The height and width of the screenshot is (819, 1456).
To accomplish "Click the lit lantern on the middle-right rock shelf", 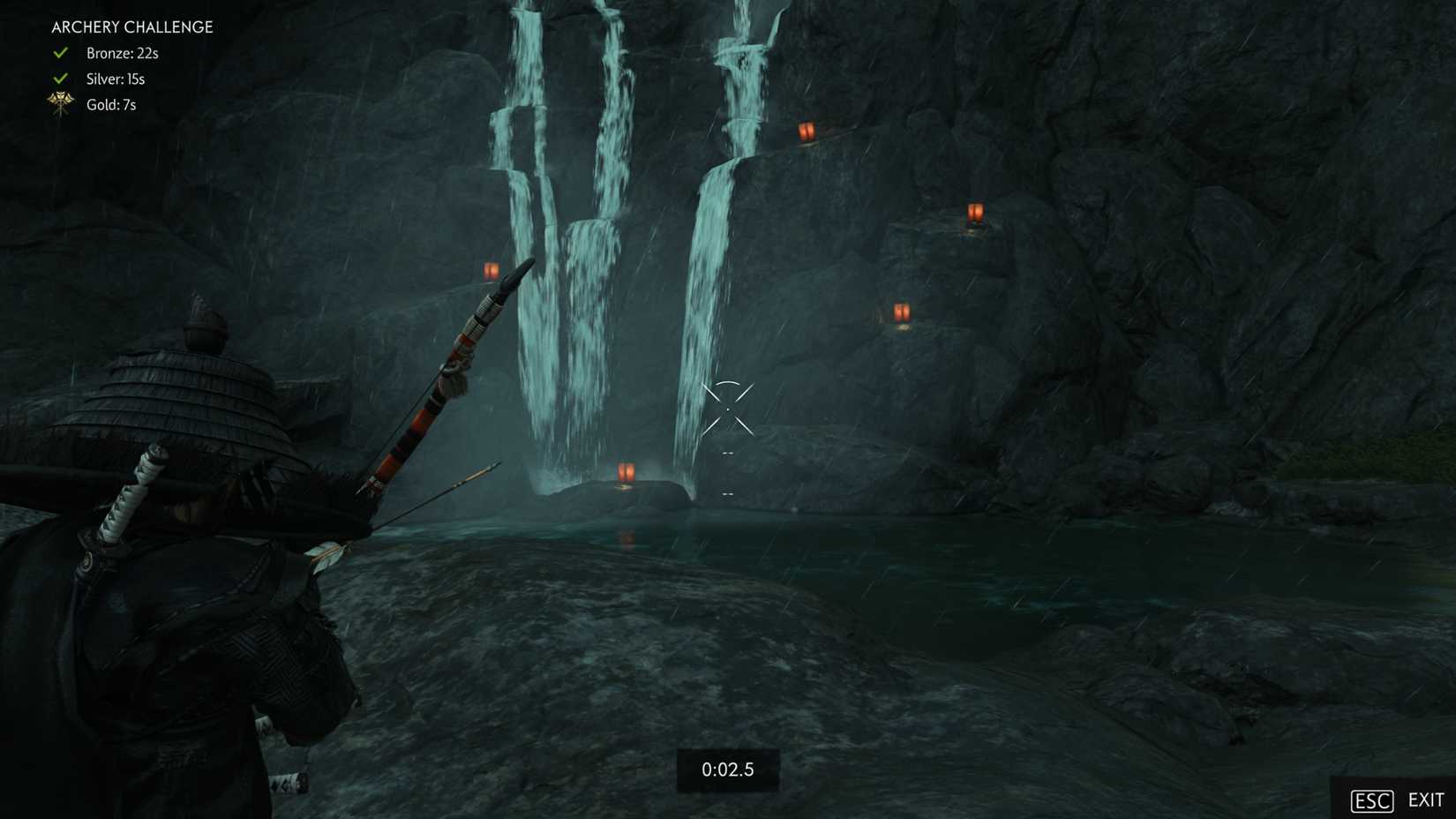I will 901,310.
